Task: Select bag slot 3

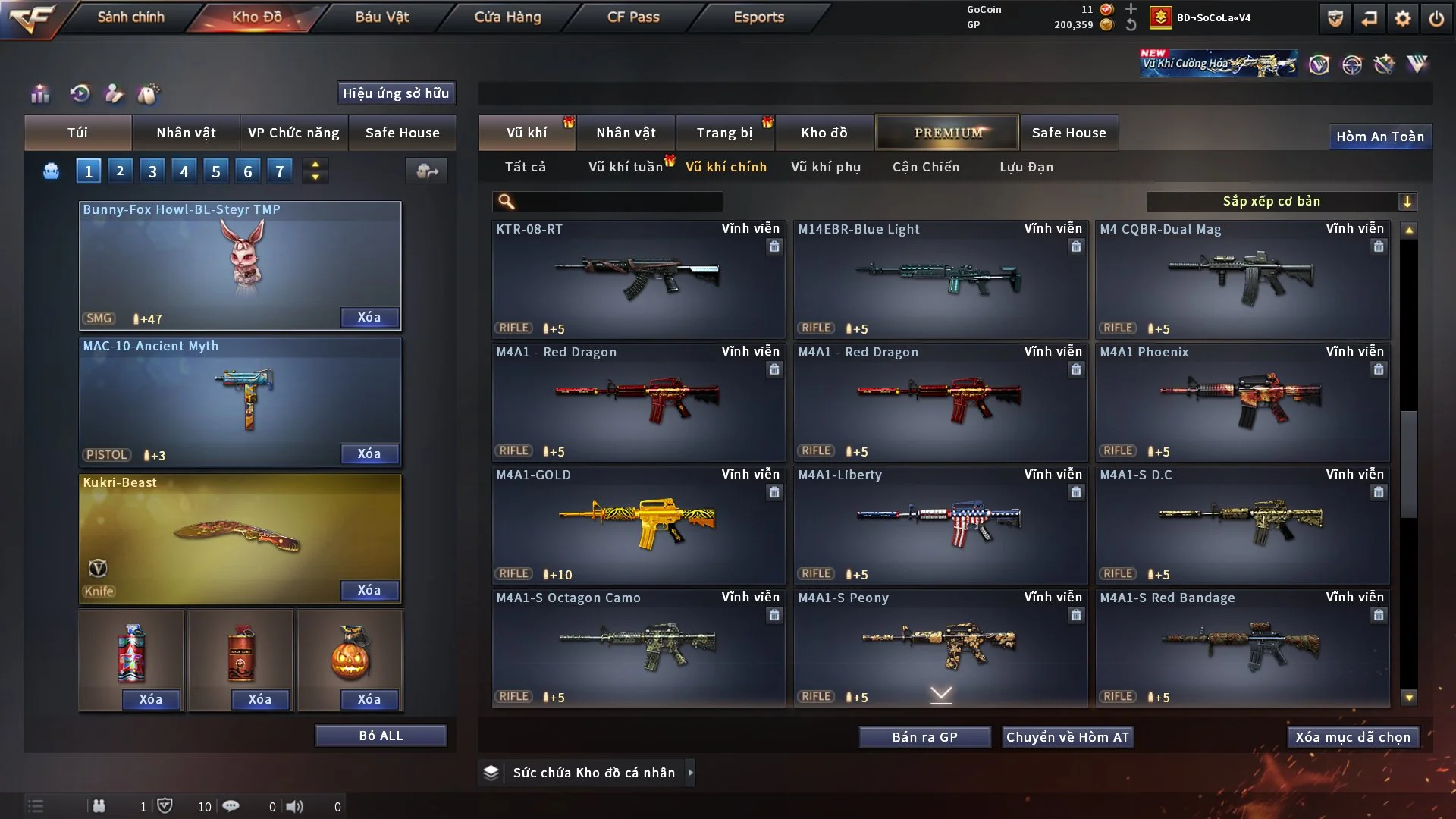Action: 152,171
